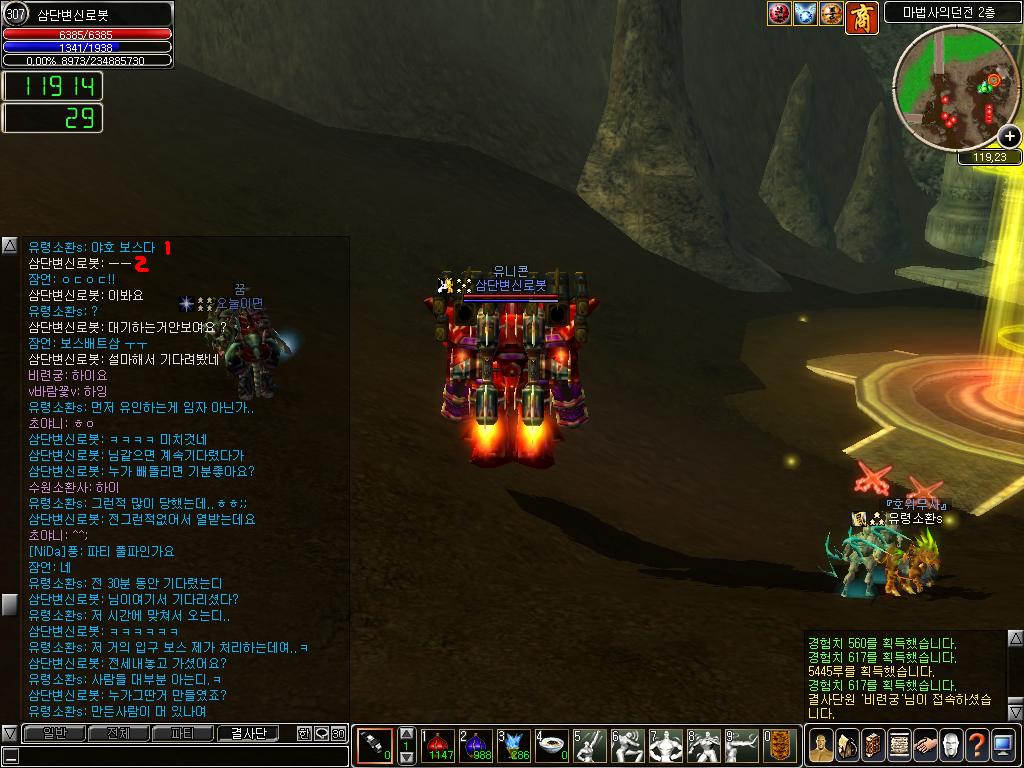Open help with the question mark icon
Screen dimensions: 1024x768
click(x=976, y=745)
